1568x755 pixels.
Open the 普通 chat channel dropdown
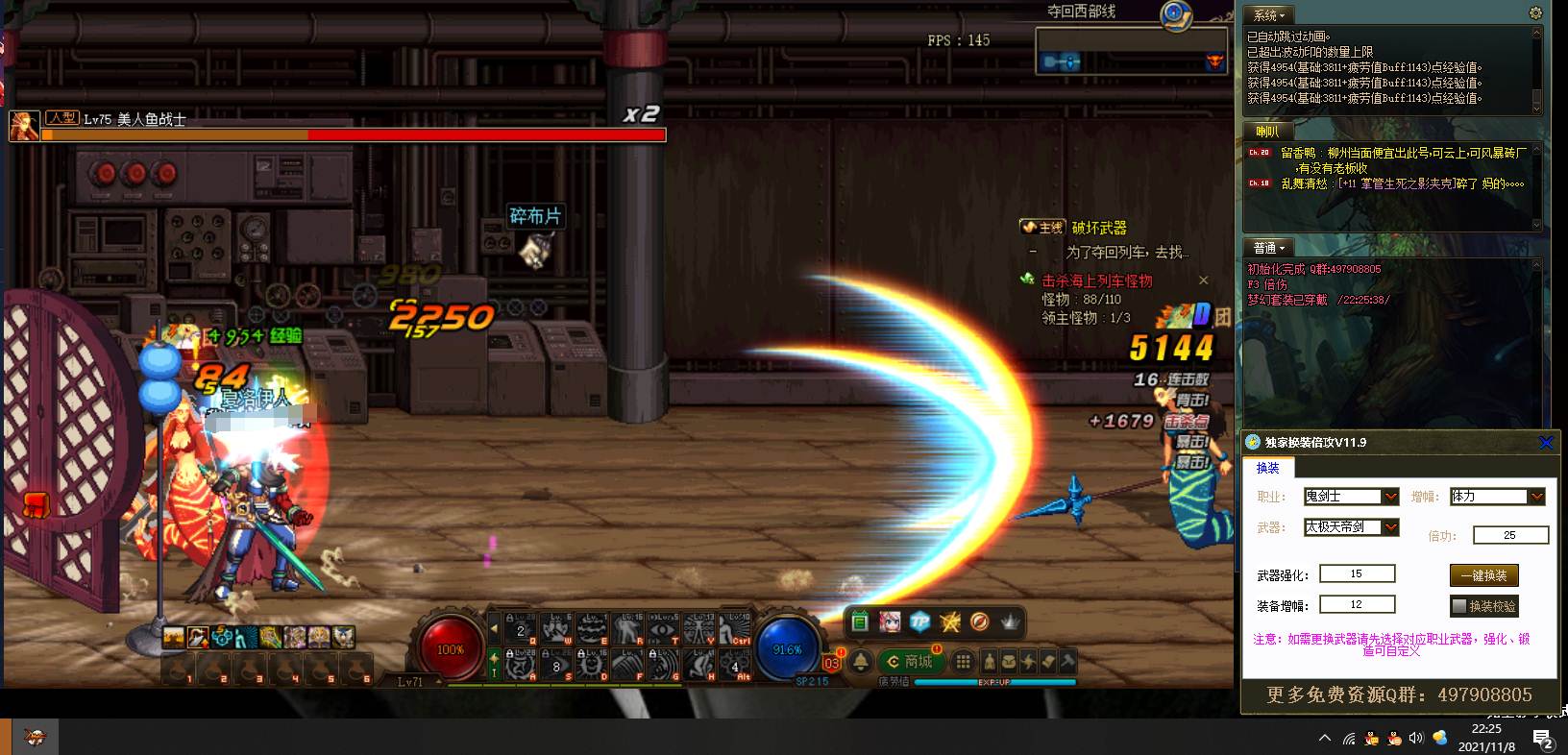click(x=1268, y=248)
